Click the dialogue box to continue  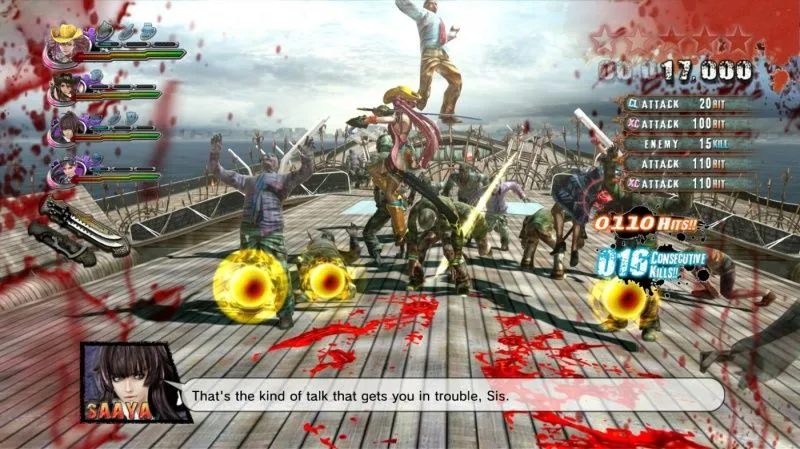(450, 395)
